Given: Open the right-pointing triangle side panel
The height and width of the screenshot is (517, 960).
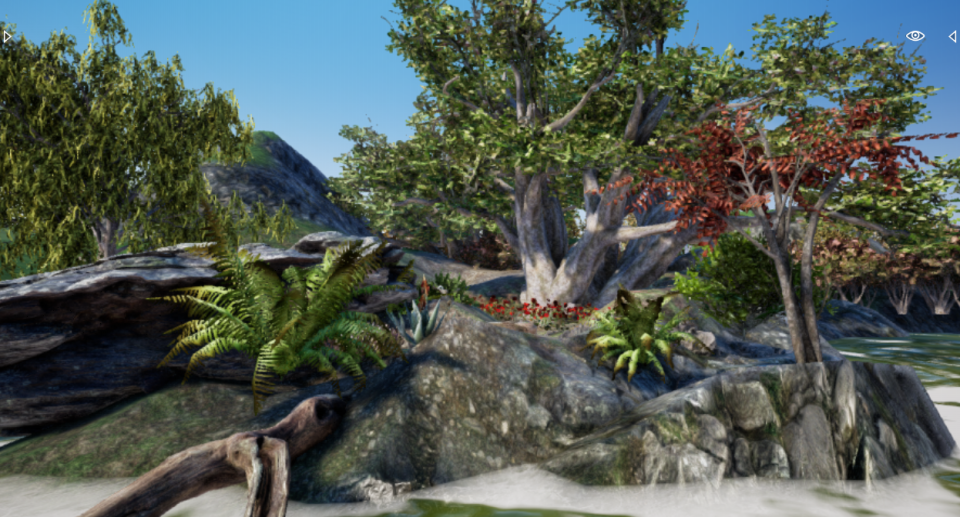Looking at the screenshot, I should pyautogui.click(x=7, y=36).
